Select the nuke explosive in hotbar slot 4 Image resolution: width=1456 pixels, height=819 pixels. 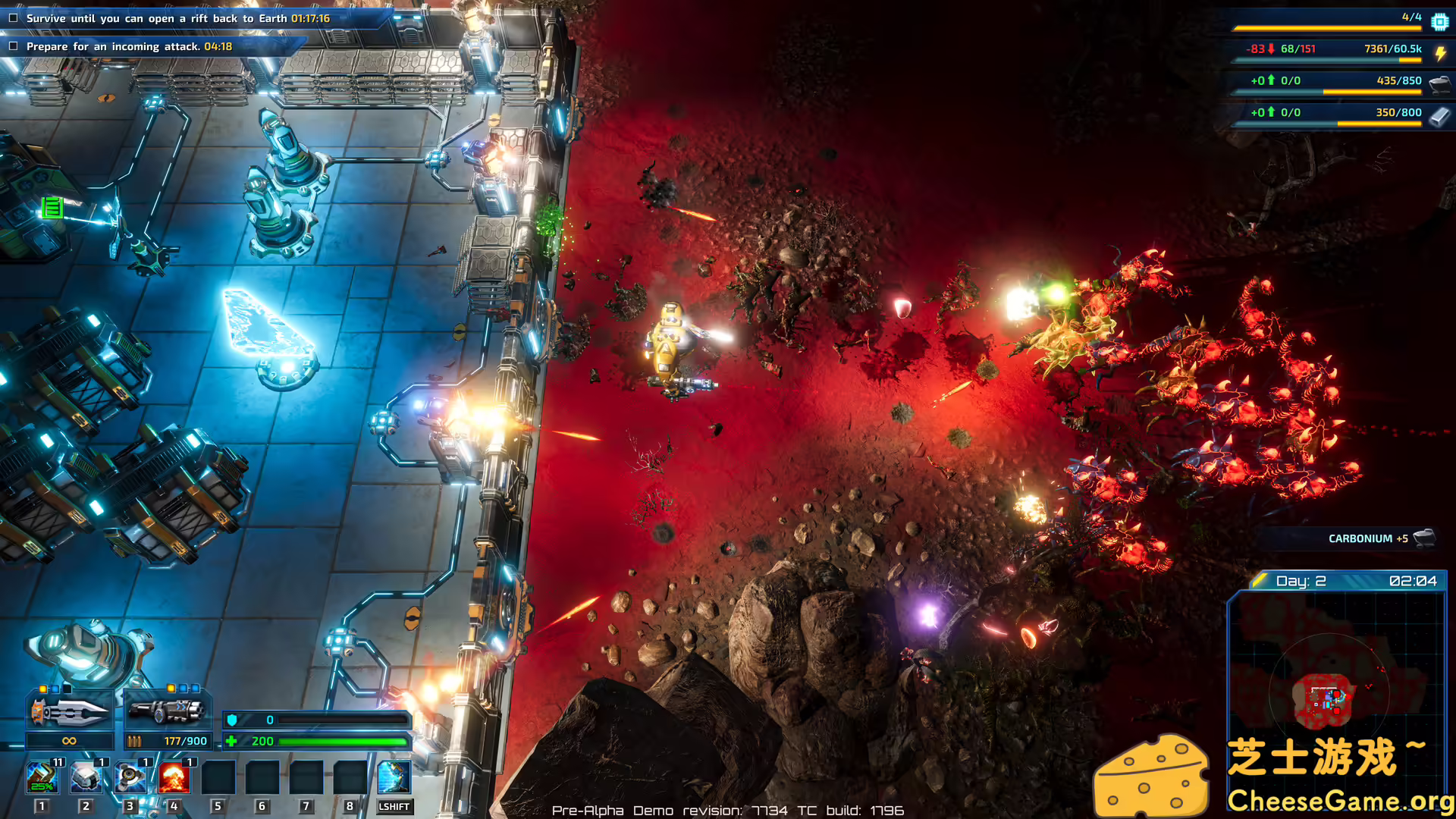tap(174, 775)
